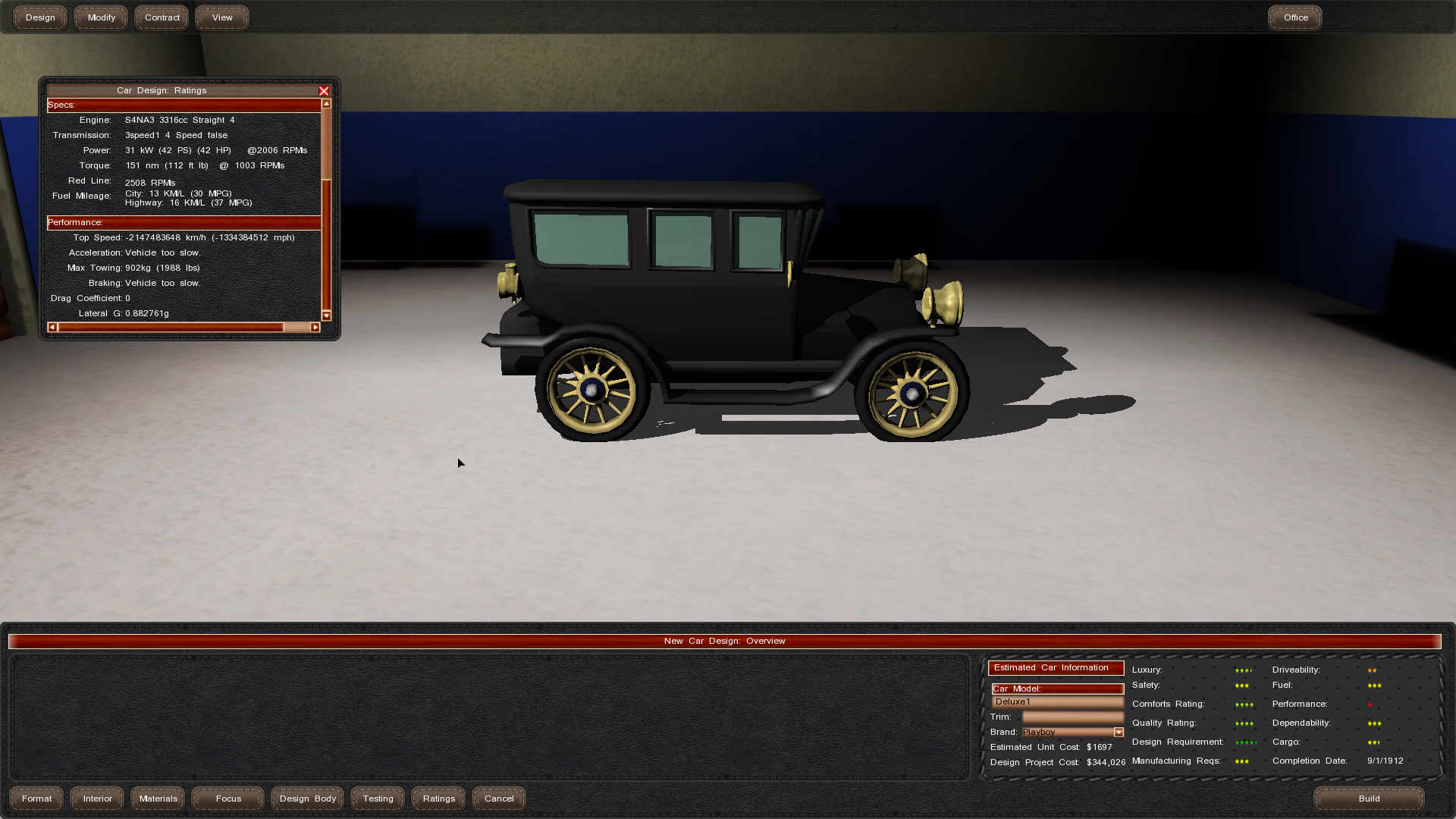Open the View menu

222,17
